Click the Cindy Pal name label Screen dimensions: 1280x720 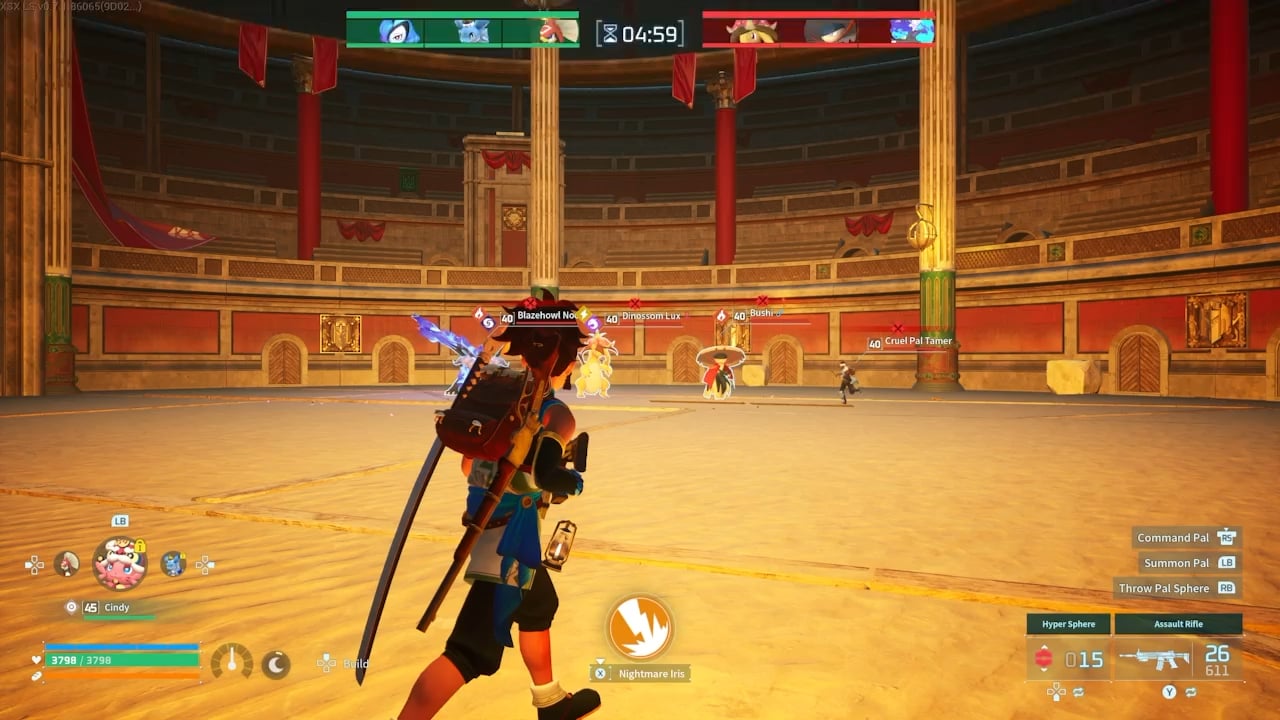pyautogui.click(x=117, y=607)
